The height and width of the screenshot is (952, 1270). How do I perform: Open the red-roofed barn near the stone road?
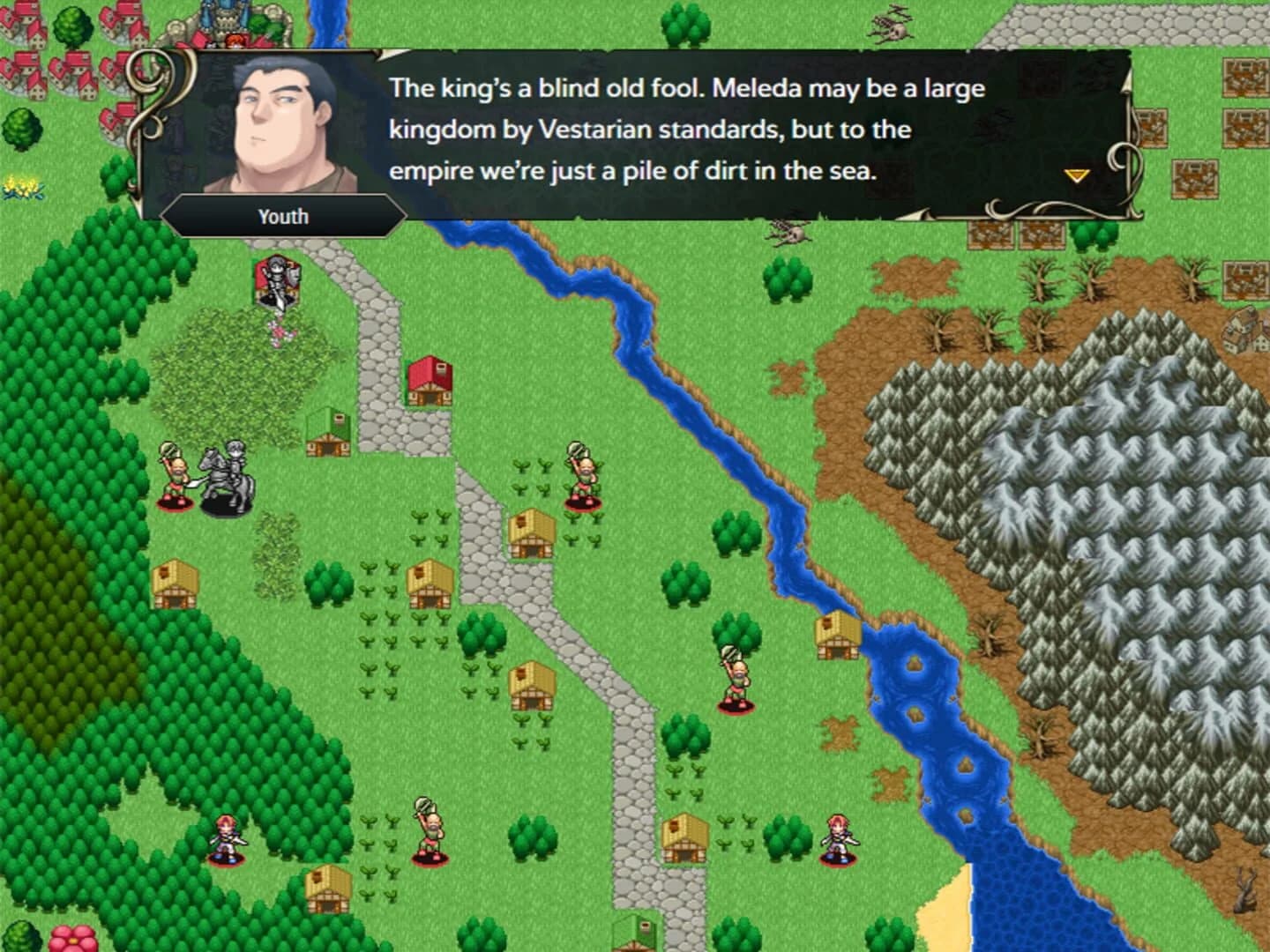pos(429,379)
